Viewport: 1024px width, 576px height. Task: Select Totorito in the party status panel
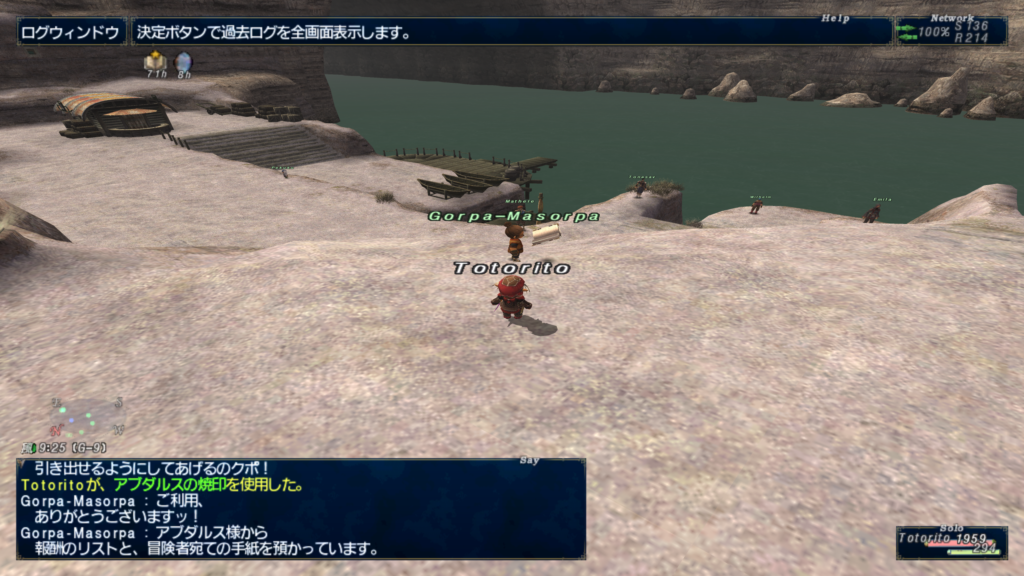coord(948,541)
